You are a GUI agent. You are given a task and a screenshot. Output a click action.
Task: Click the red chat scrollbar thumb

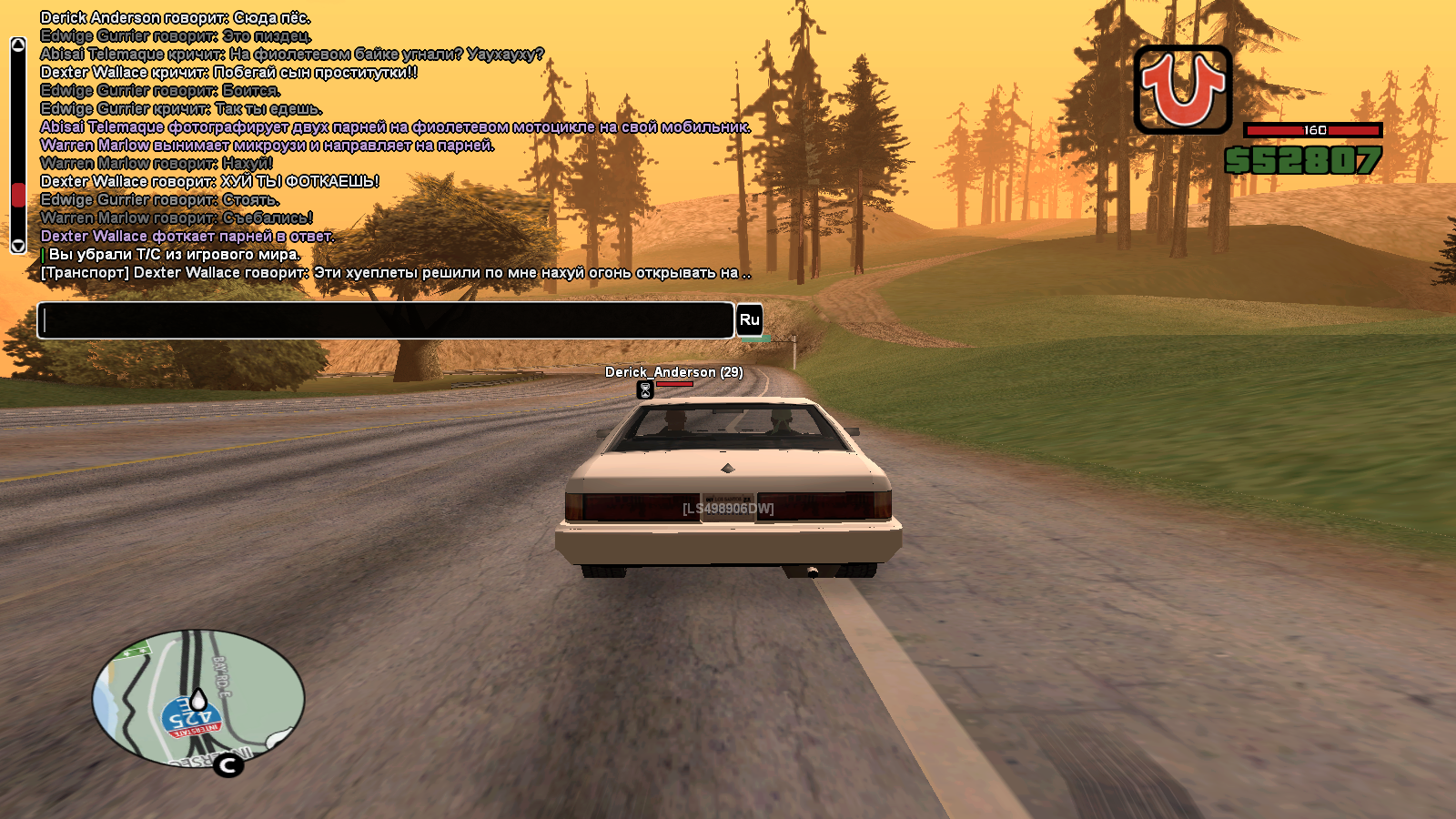coord(17,195)
